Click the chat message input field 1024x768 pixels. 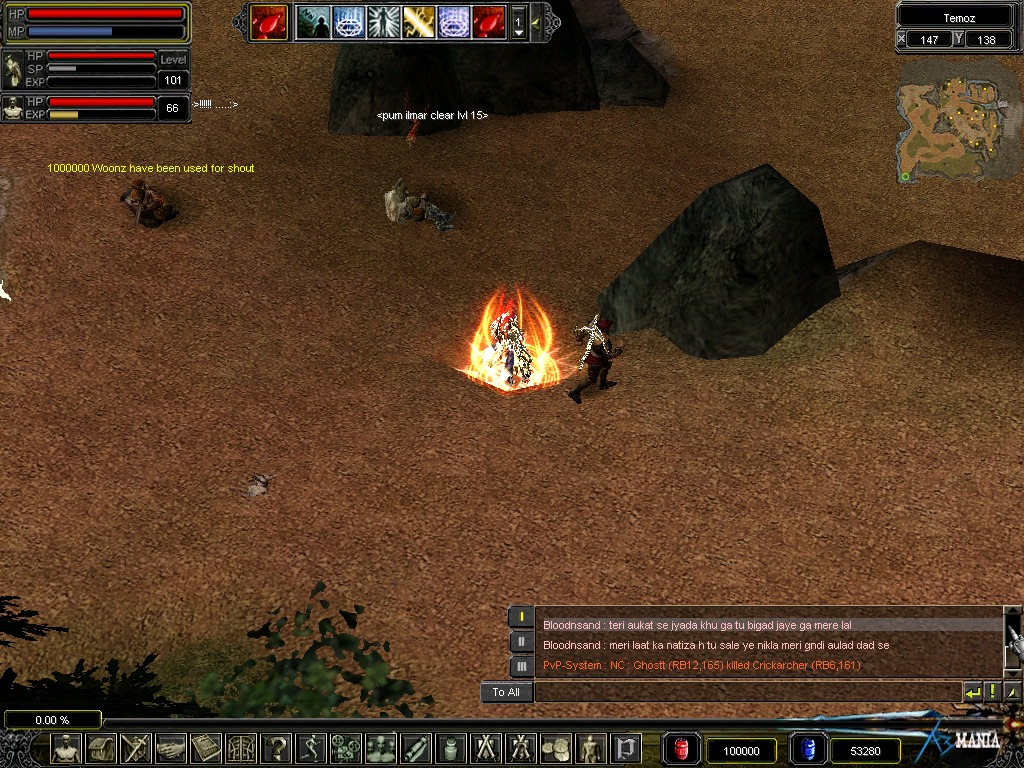pyautogui.click(x=747, y=692)
